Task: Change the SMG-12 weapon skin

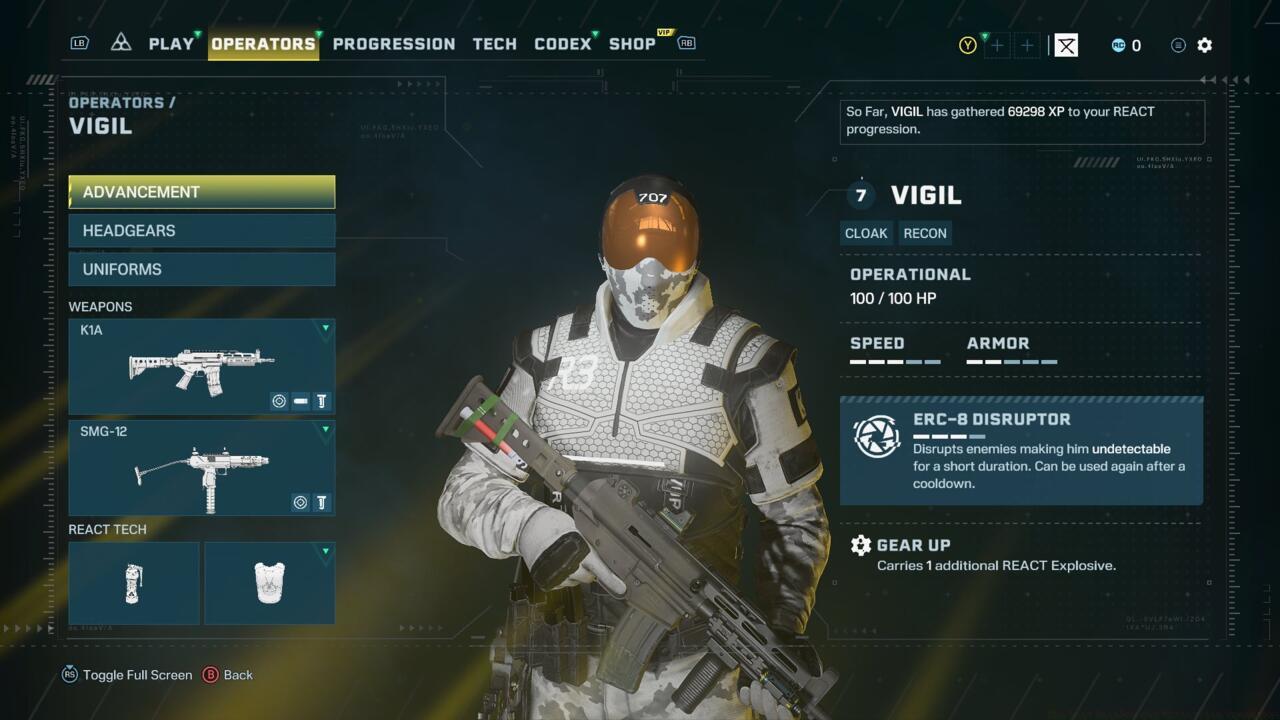Action: [321, 502]
